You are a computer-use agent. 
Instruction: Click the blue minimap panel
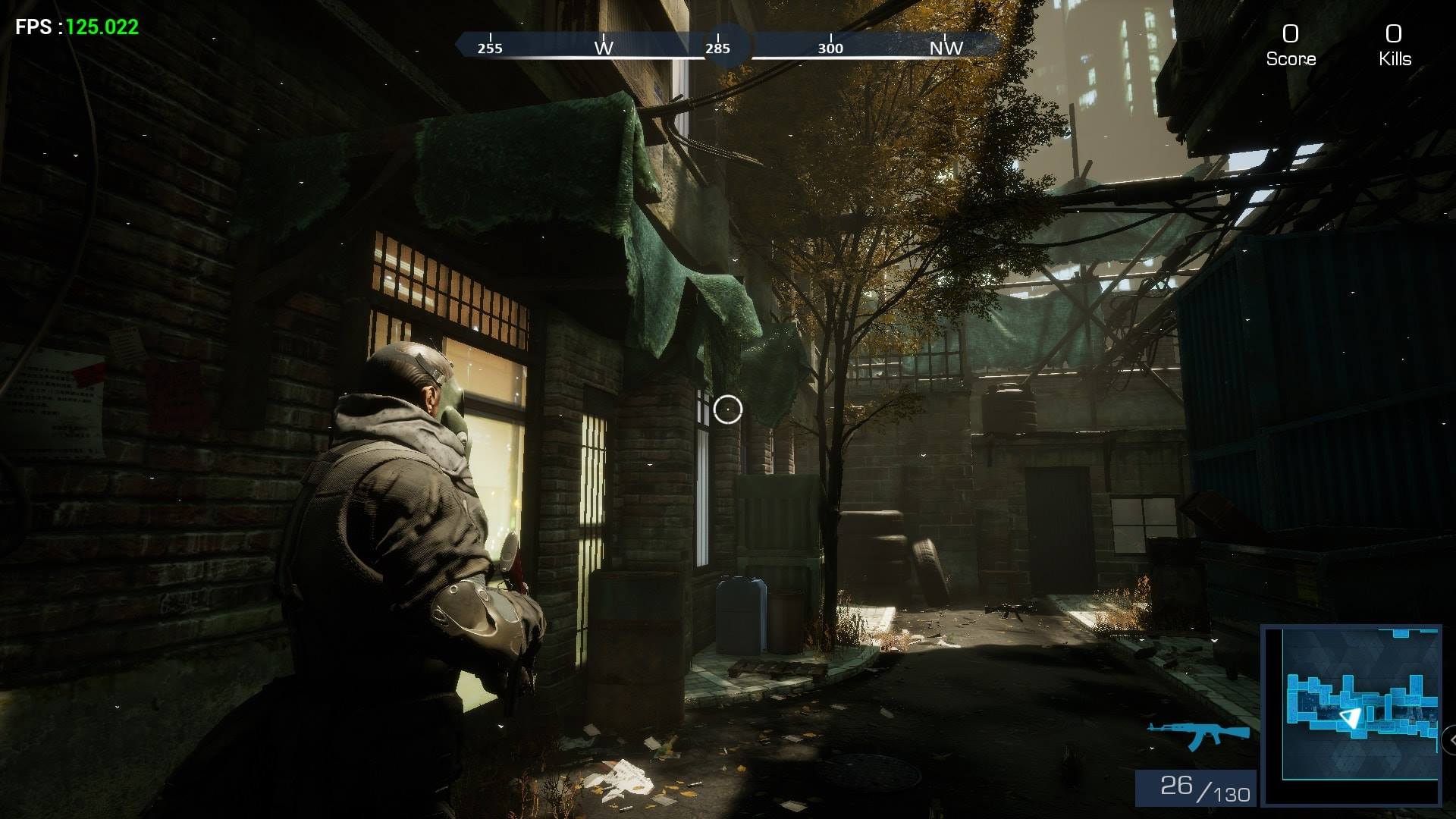tap(1351, 714)
